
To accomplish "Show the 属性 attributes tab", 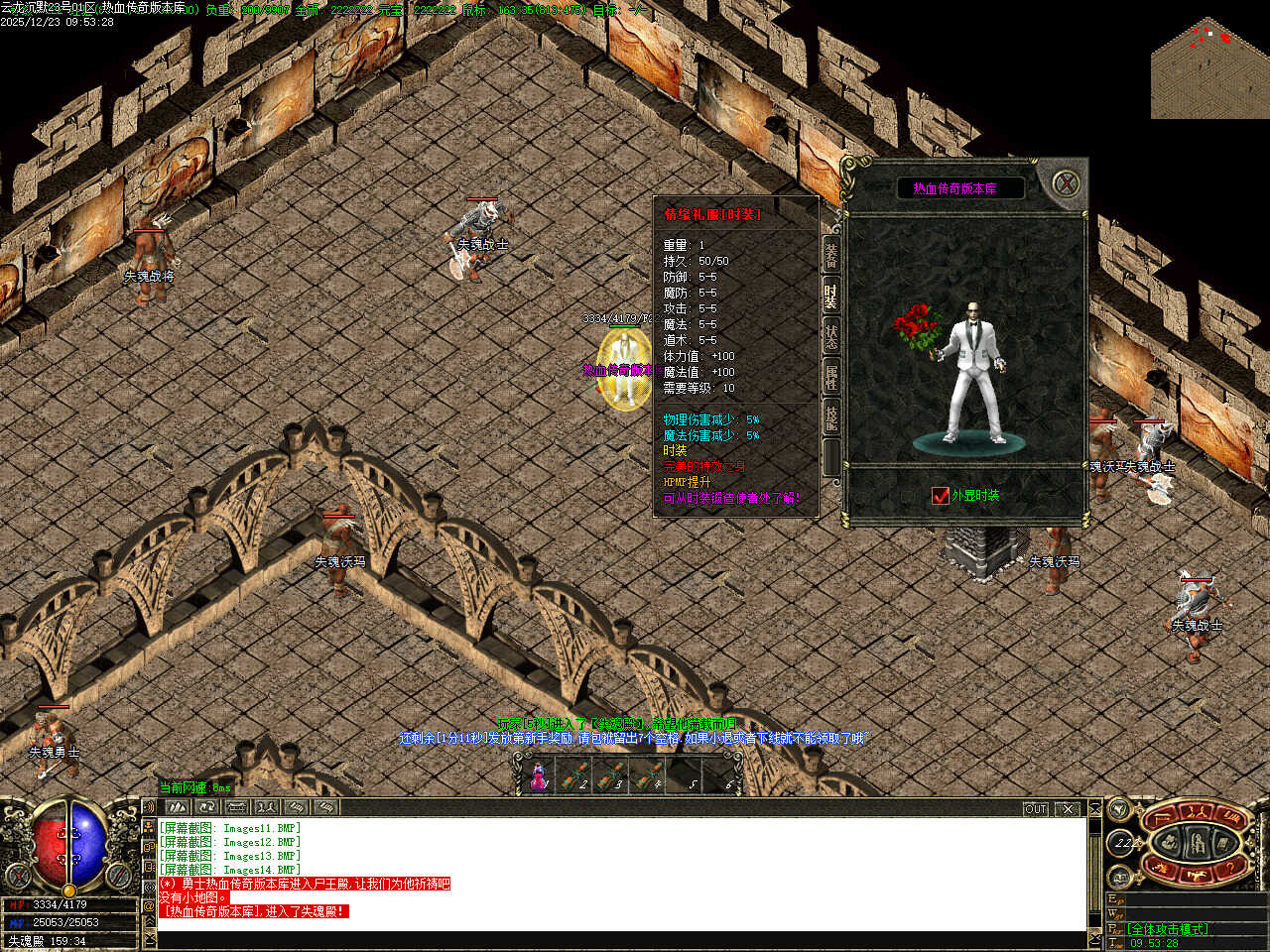I will tap(831, 378).
